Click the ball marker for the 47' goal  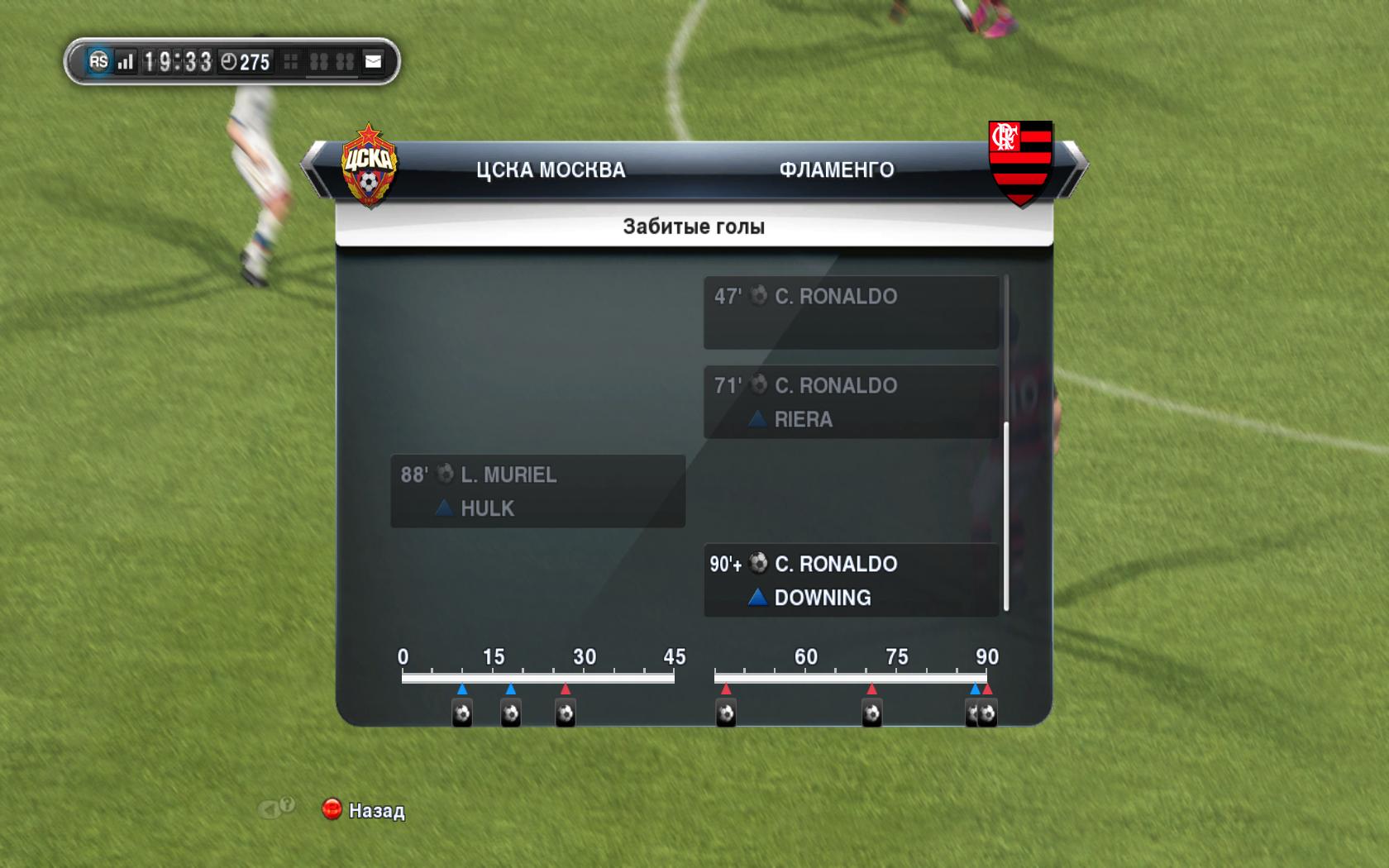726,713
